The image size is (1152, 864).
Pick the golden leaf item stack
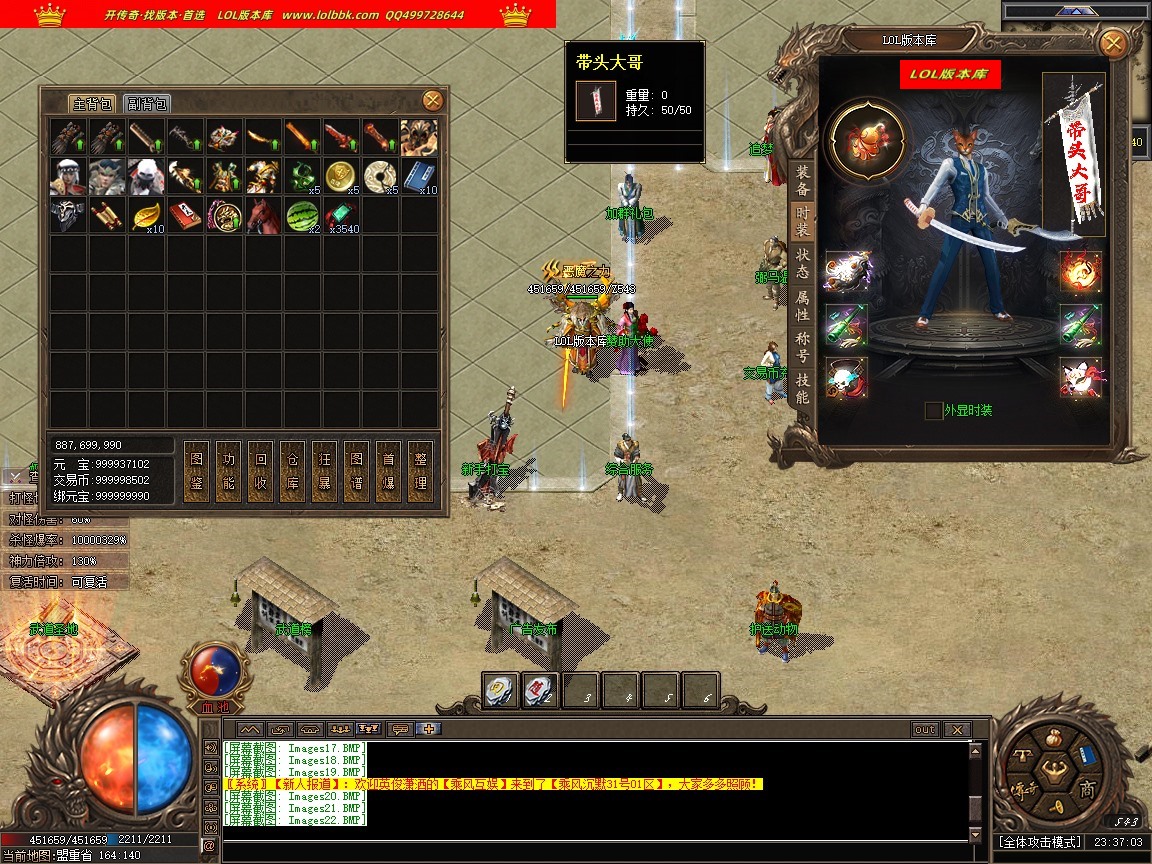pyautogui.click(x=147, y=215)
